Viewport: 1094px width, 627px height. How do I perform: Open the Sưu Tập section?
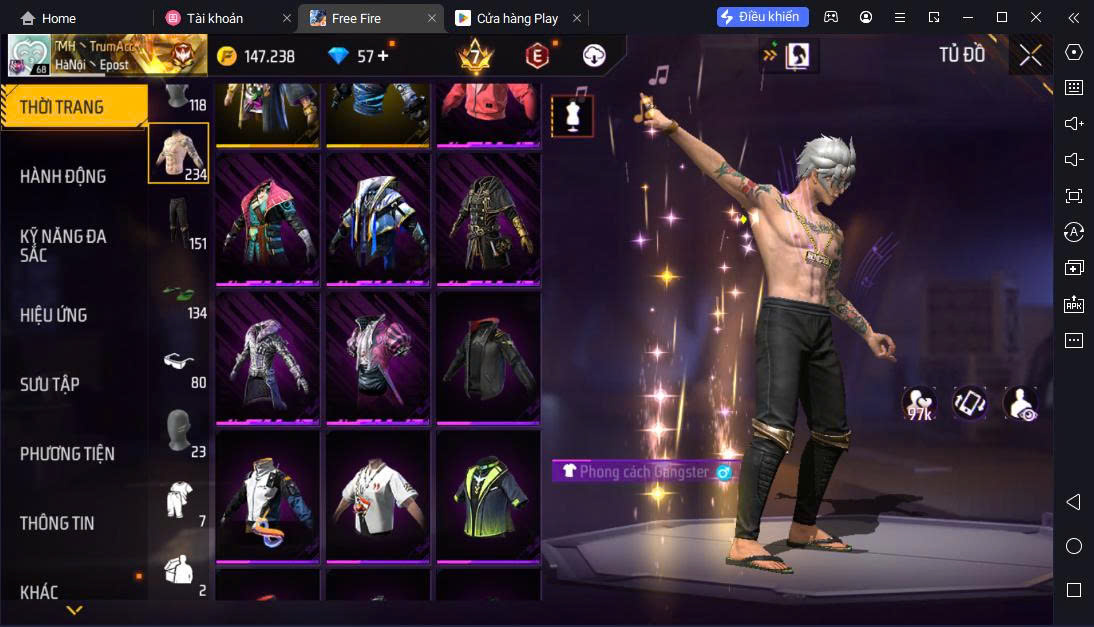(50, 384)
